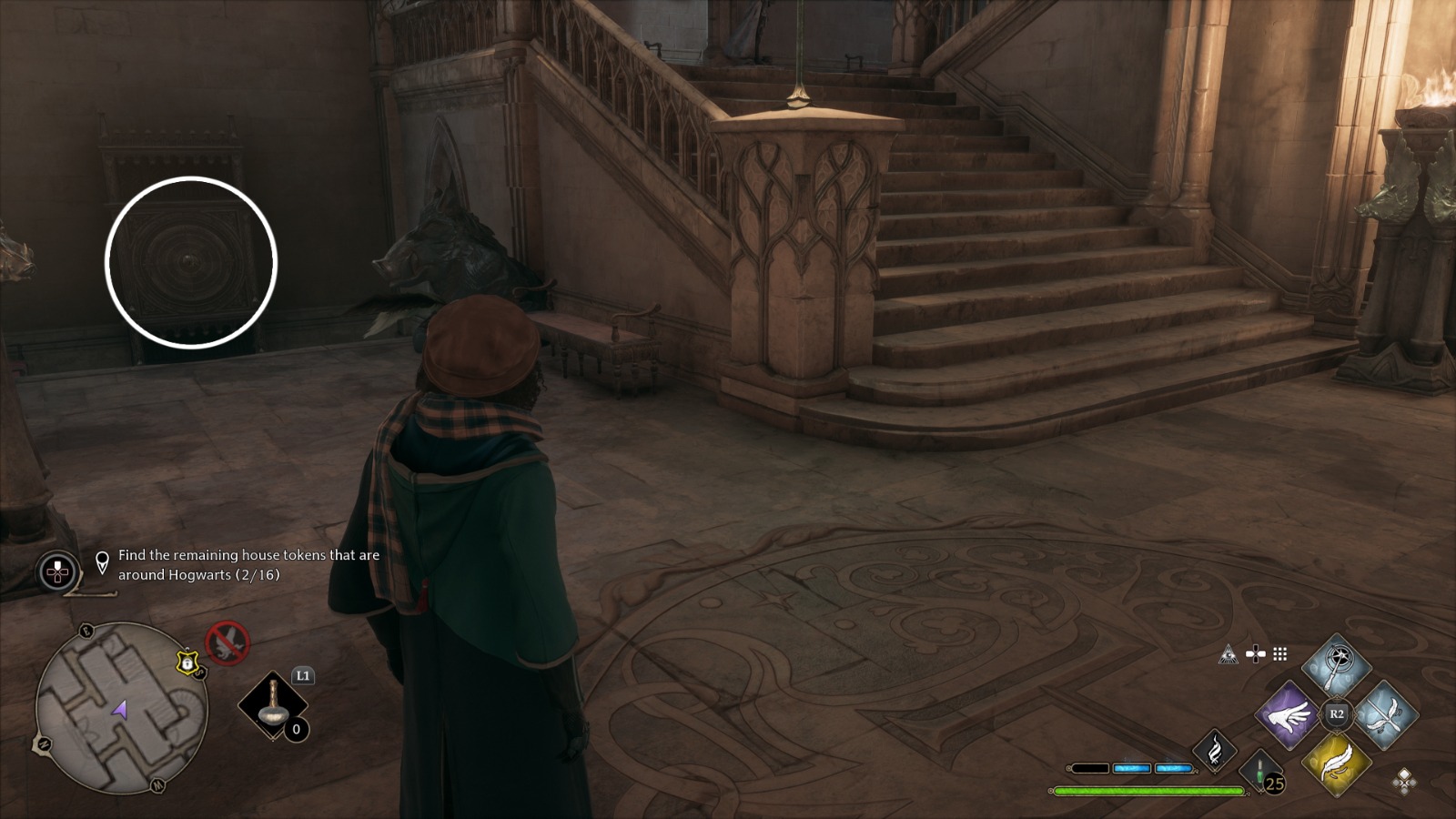
Task: Open the spell set grid selector icon
Action: click(1280, 654)
